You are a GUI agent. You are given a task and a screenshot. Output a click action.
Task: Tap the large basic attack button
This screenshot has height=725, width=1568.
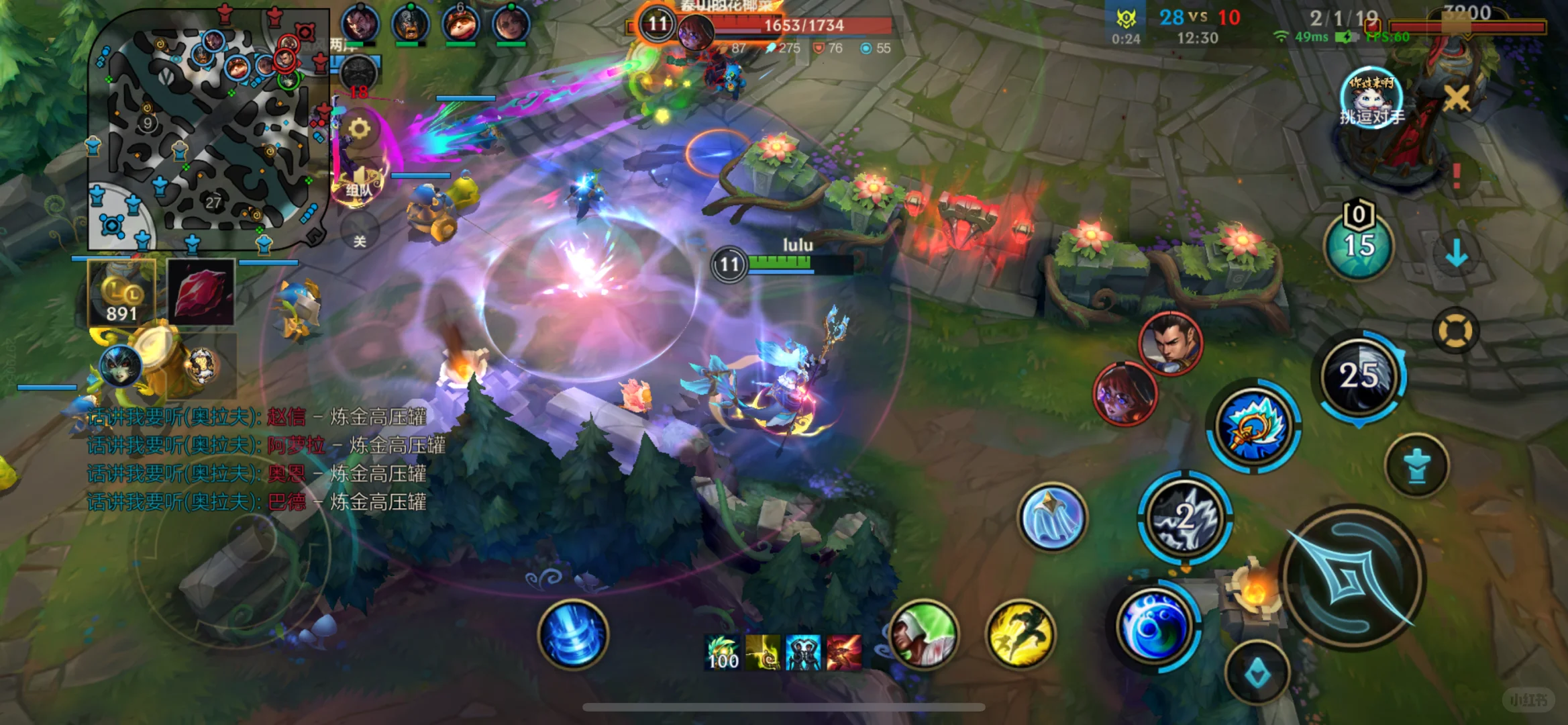pos(1352,577)
